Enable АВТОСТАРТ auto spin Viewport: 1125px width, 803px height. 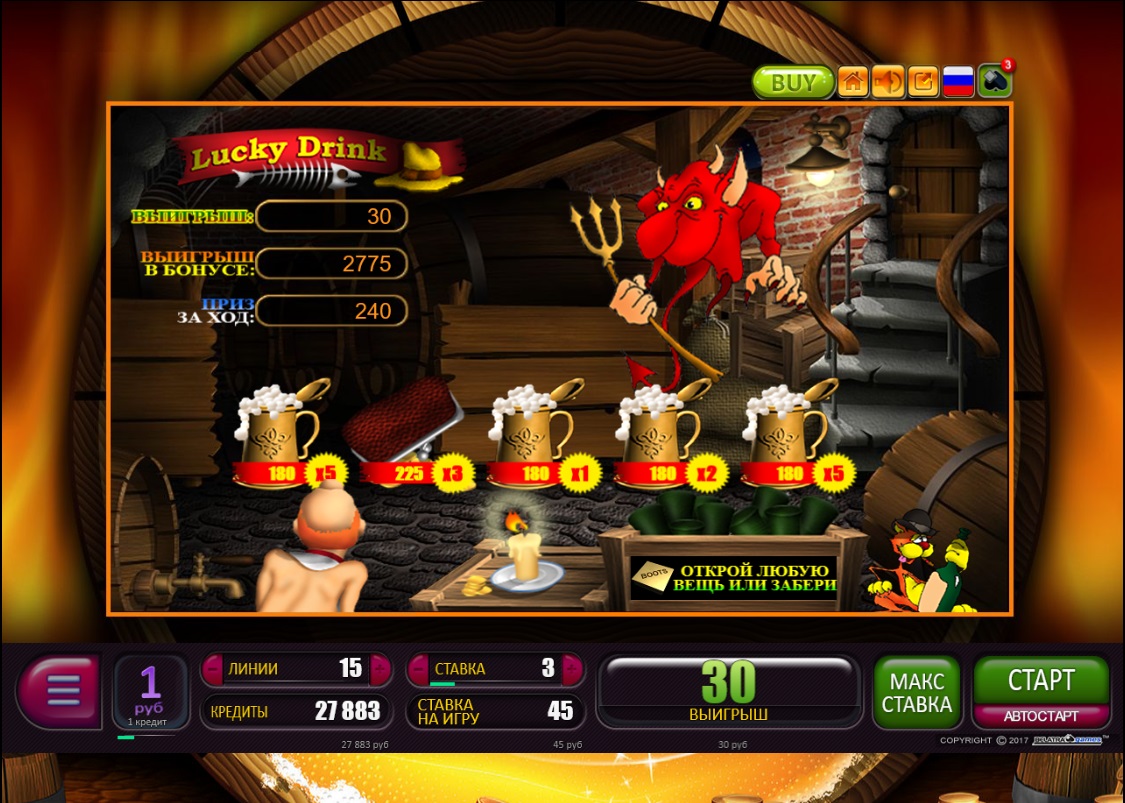(1041, 716)
